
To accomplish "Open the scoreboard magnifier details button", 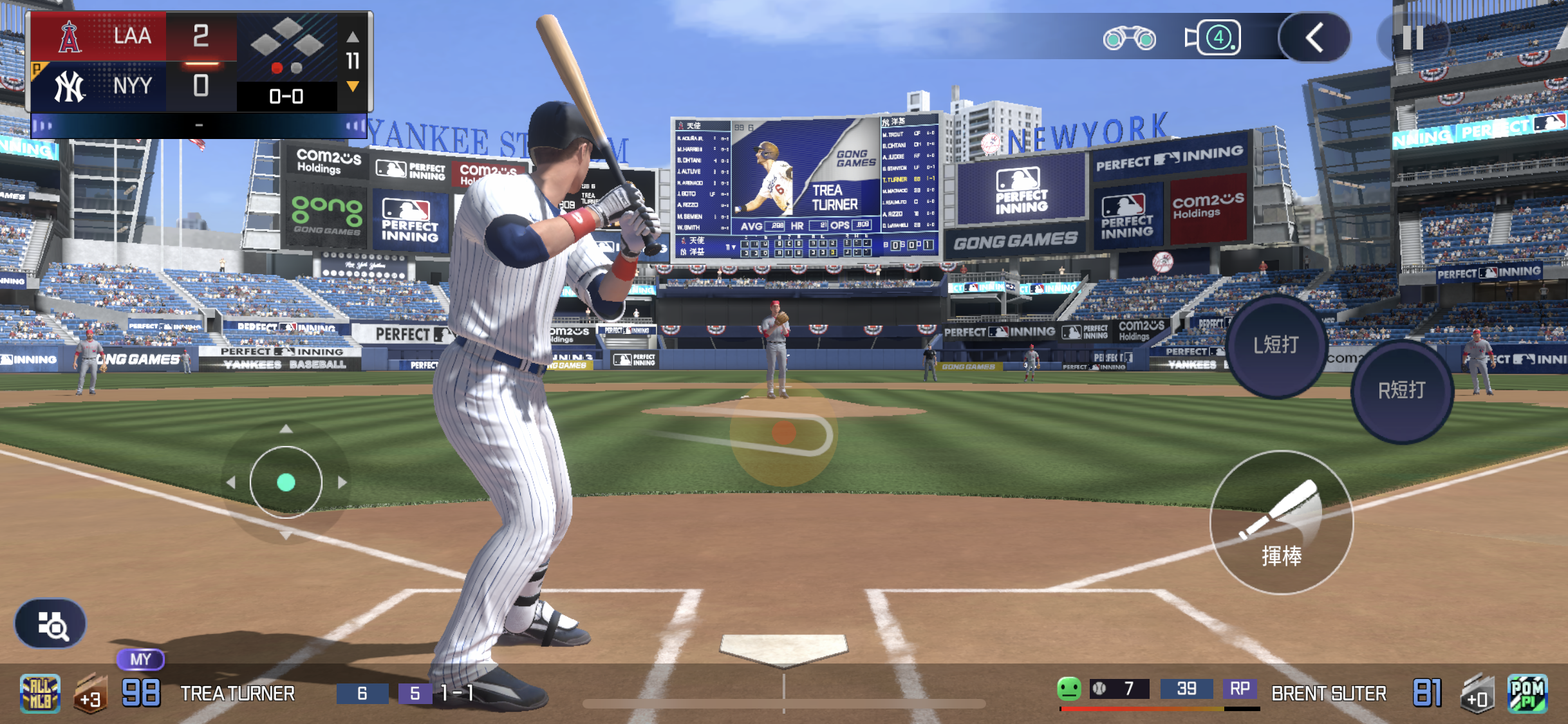I will tap(51, 624).
